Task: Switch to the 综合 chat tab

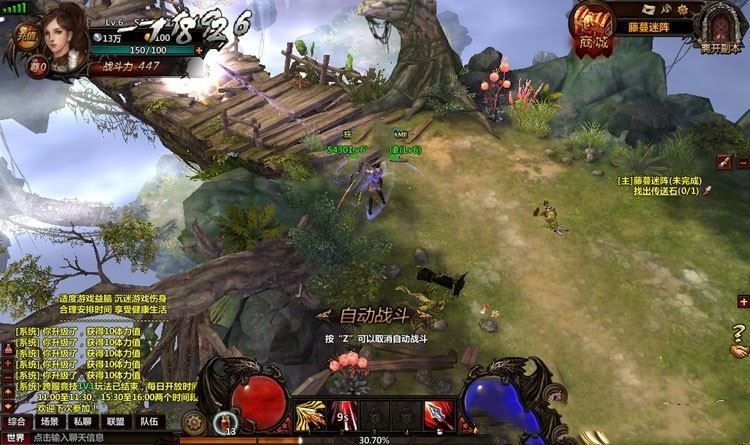Action: [16, 422]
